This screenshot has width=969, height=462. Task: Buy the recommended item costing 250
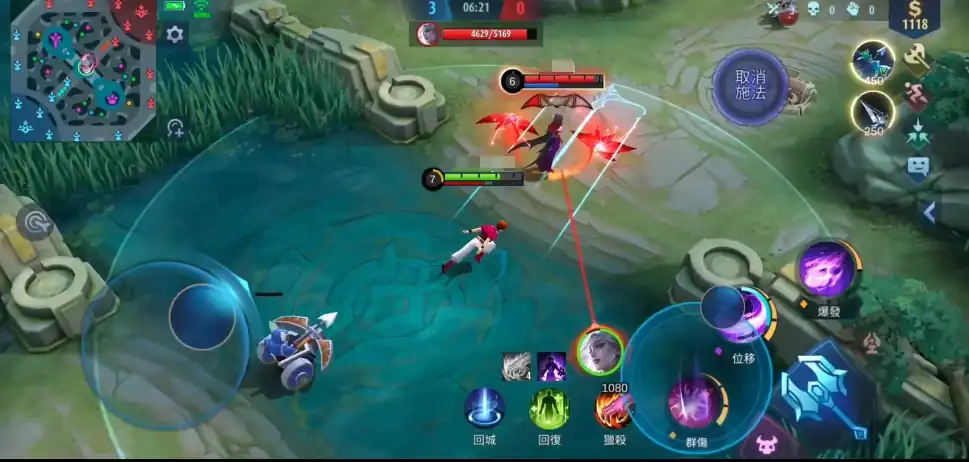tap(873, 111)
